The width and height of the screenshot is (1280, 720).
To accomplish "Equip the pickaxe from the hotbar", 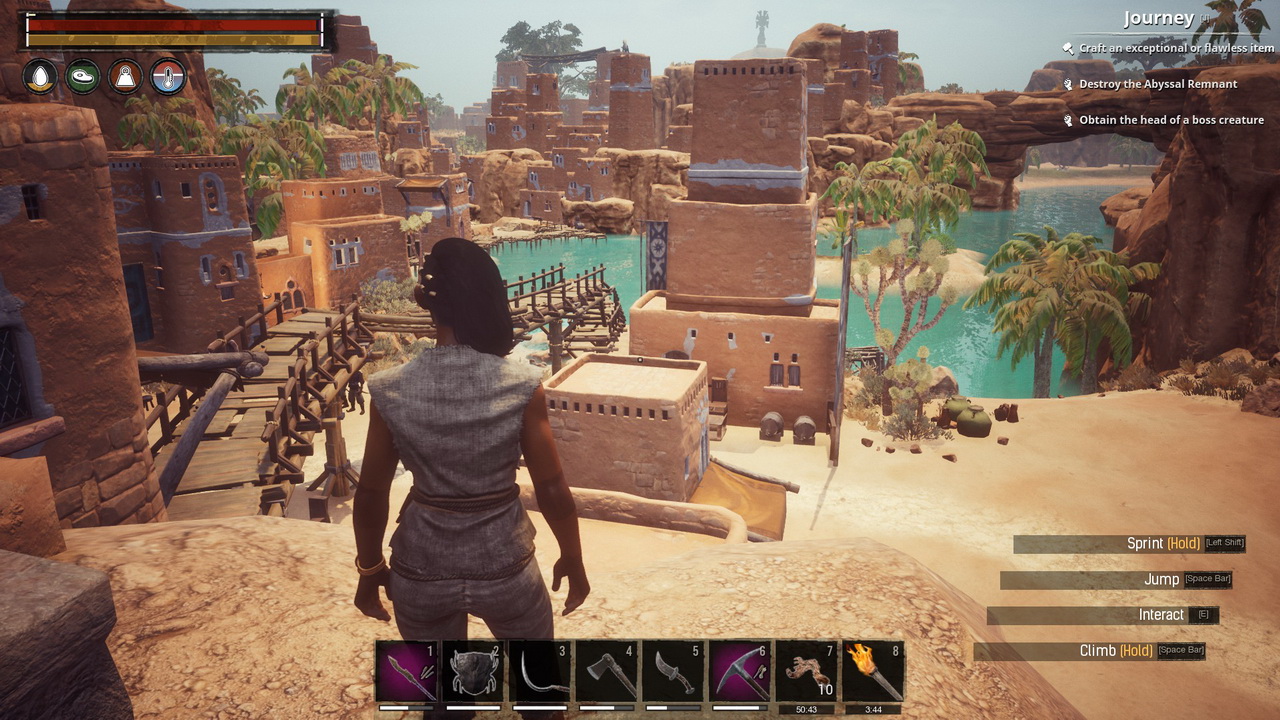I will click(740, 671).
